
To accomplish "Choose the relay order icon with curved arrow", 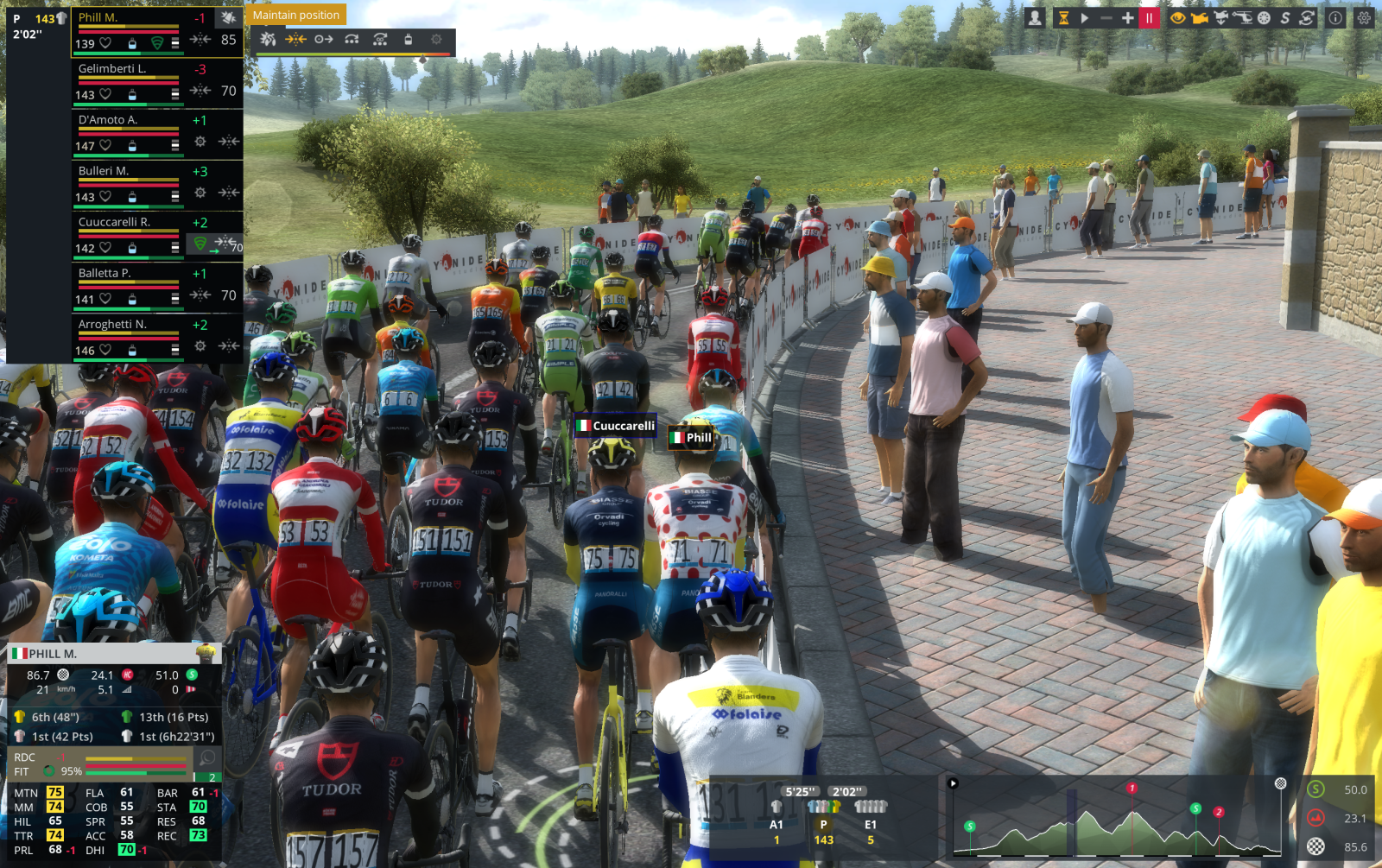I will point(352,39).
